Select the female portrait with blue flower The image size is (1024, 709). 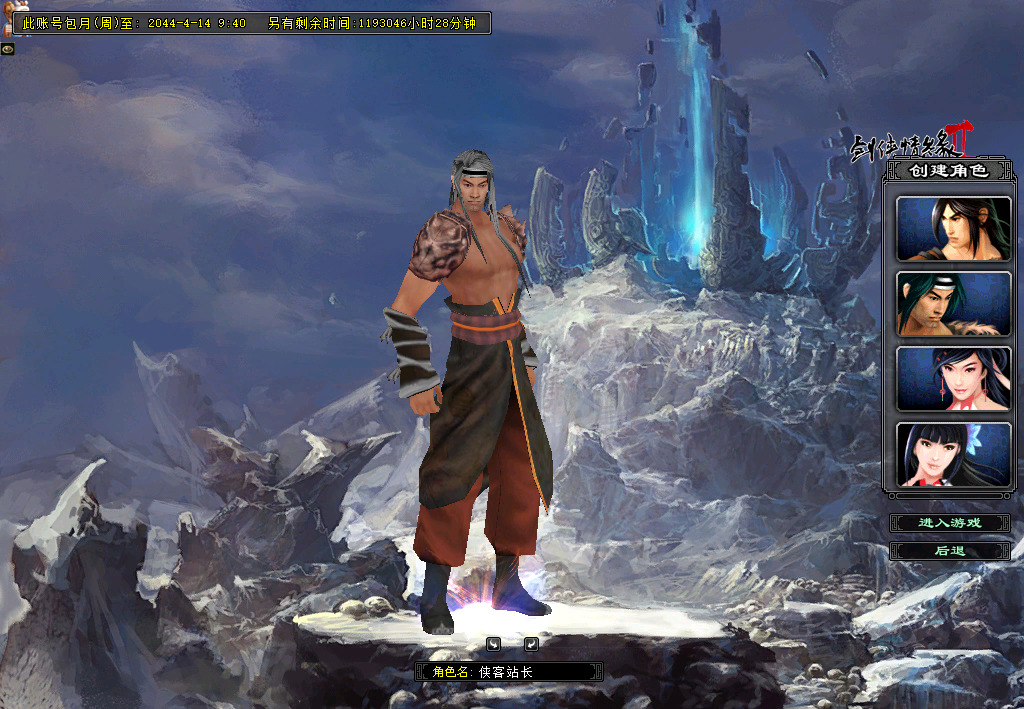(953, 454)
